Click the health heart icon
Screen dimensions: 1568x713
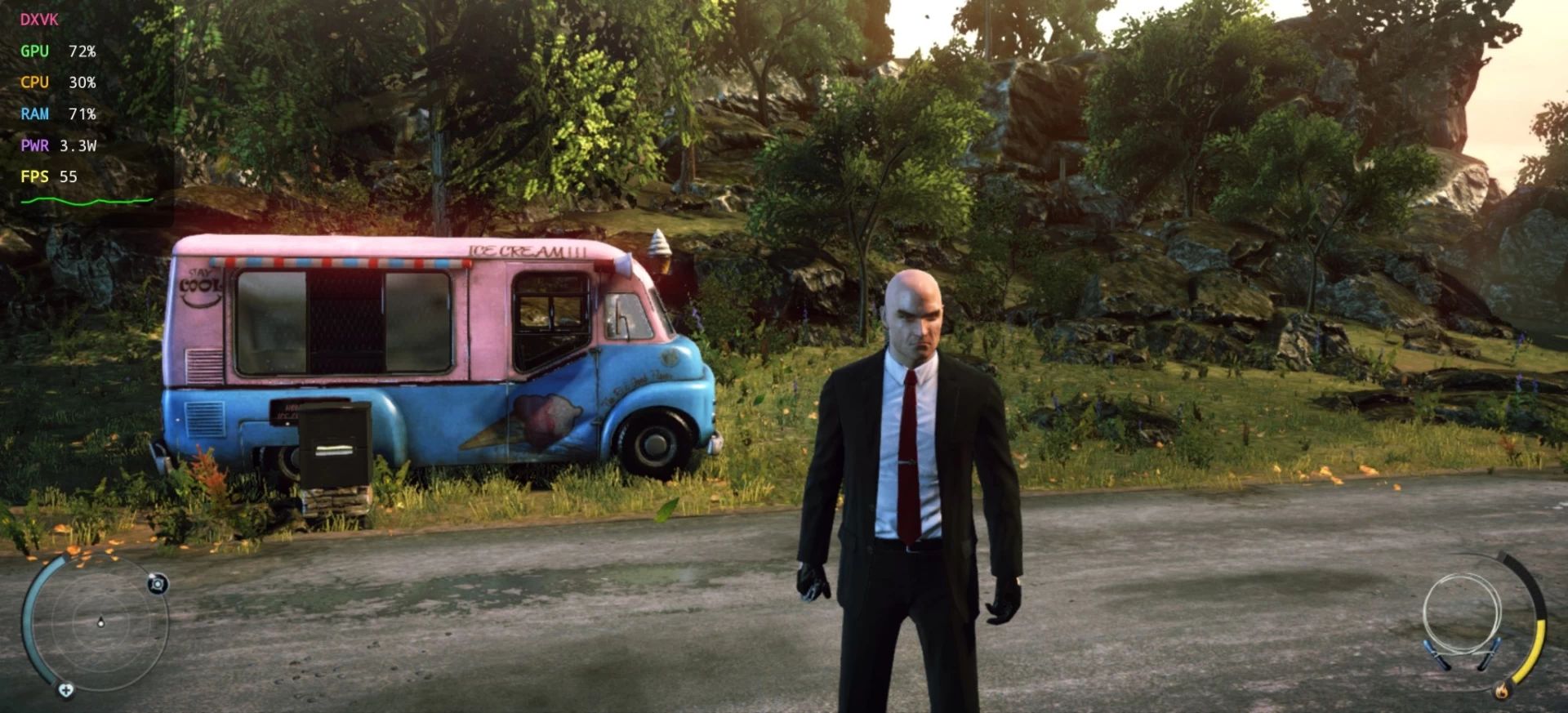(66, 690)
